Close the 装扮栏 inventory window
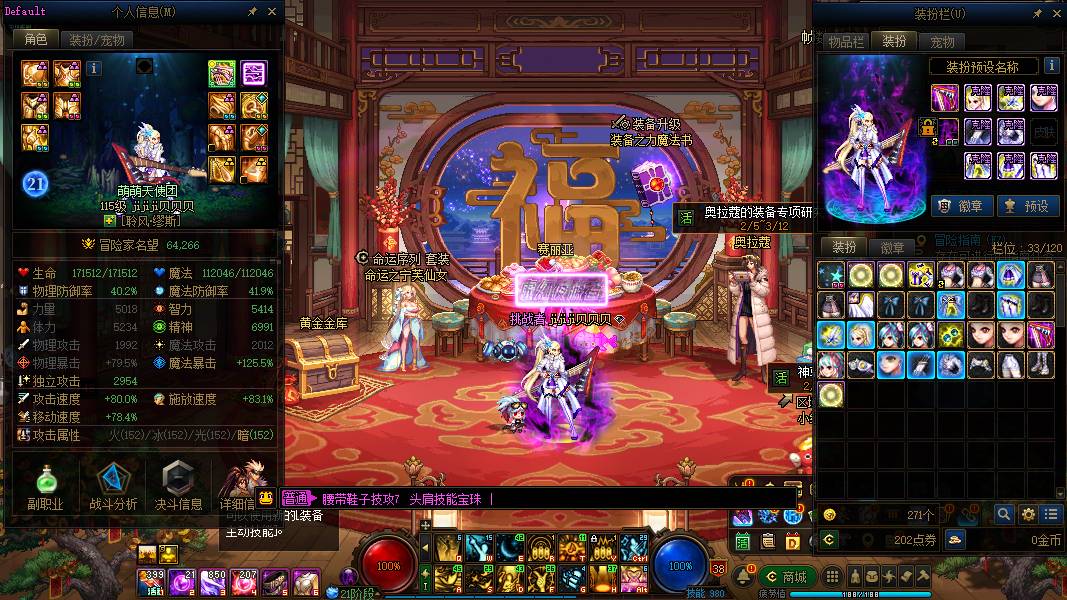This screenshot has height=600, width=1067. [x=1052, y=13]
